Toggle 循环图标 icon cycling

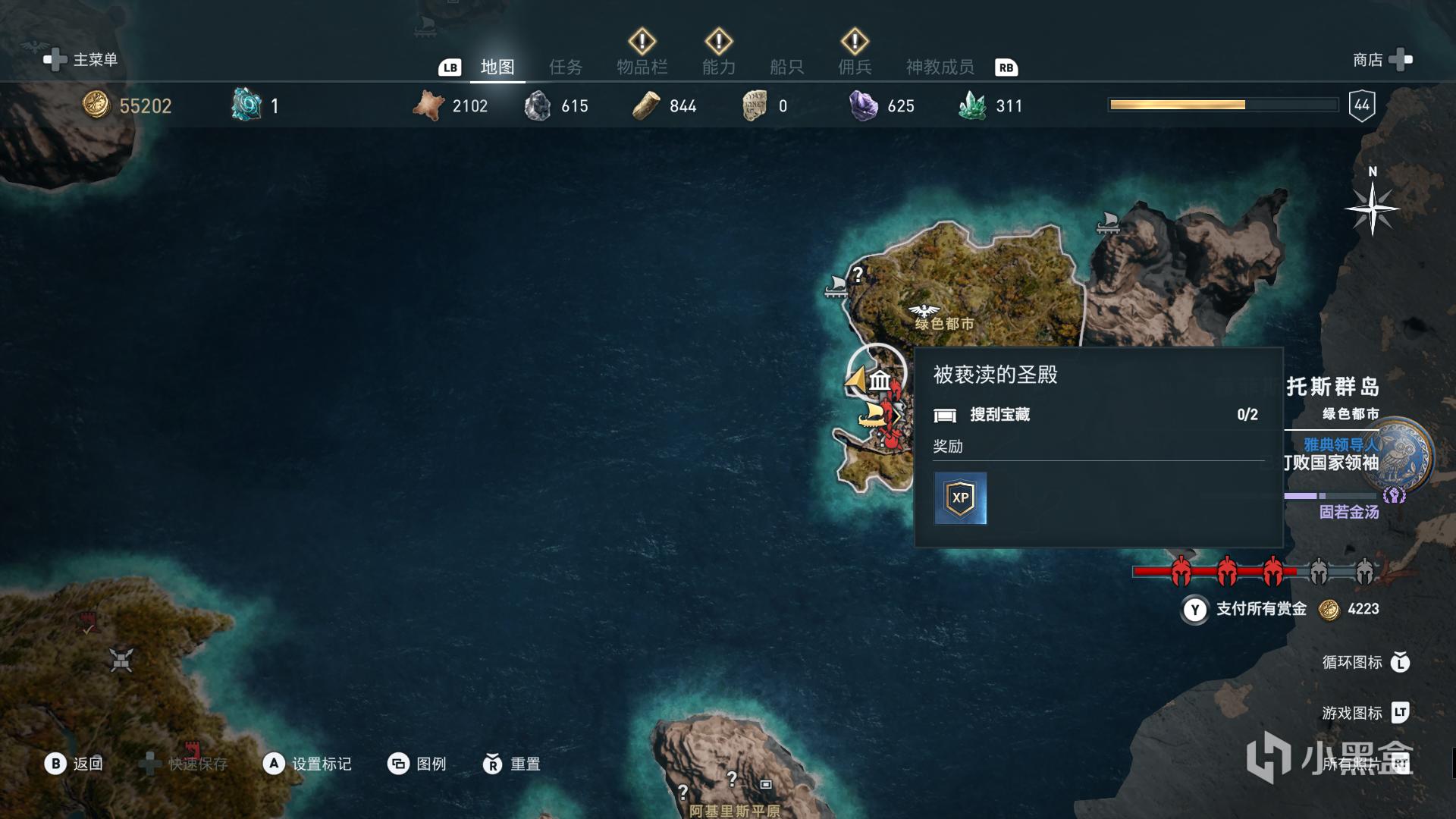[1365, 662]
